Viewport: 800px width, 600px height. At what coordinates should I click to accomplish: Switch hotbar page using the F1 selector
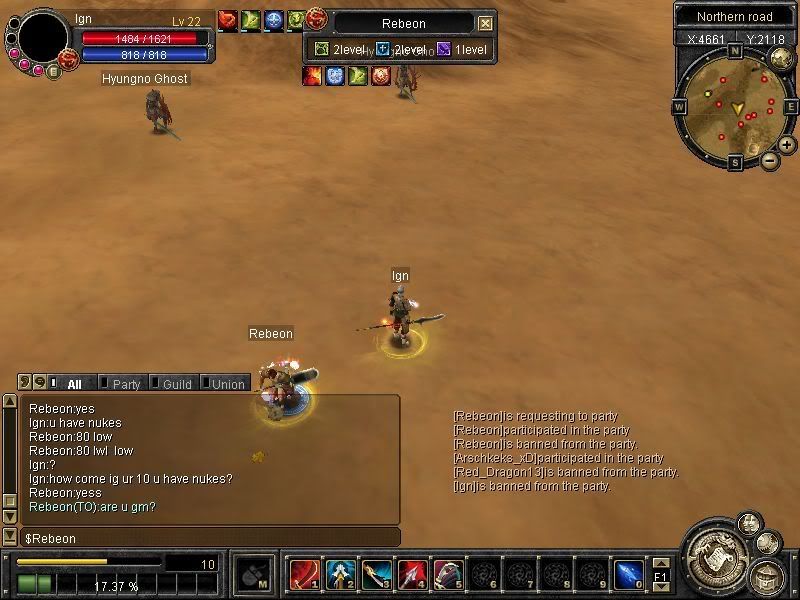point(660,575)
